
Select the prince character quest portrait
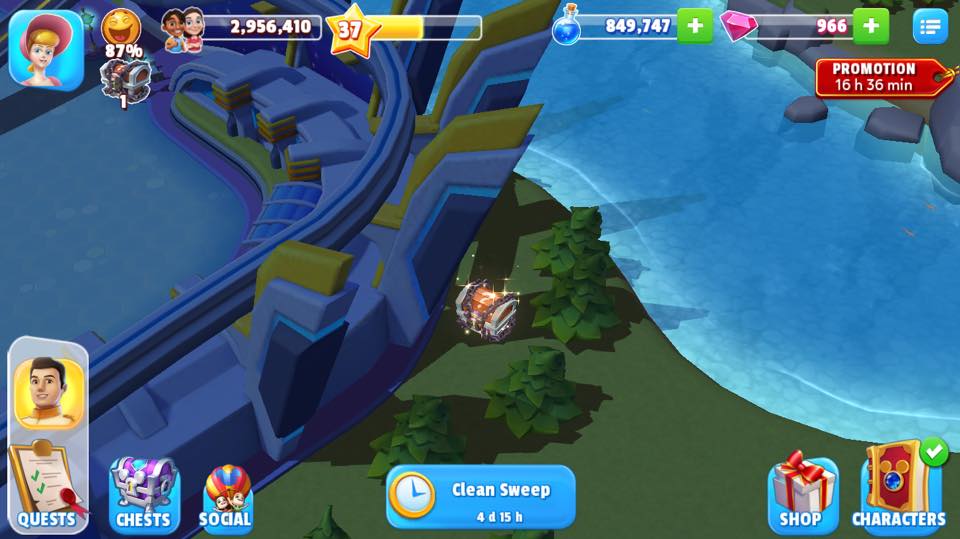point(49,392)
